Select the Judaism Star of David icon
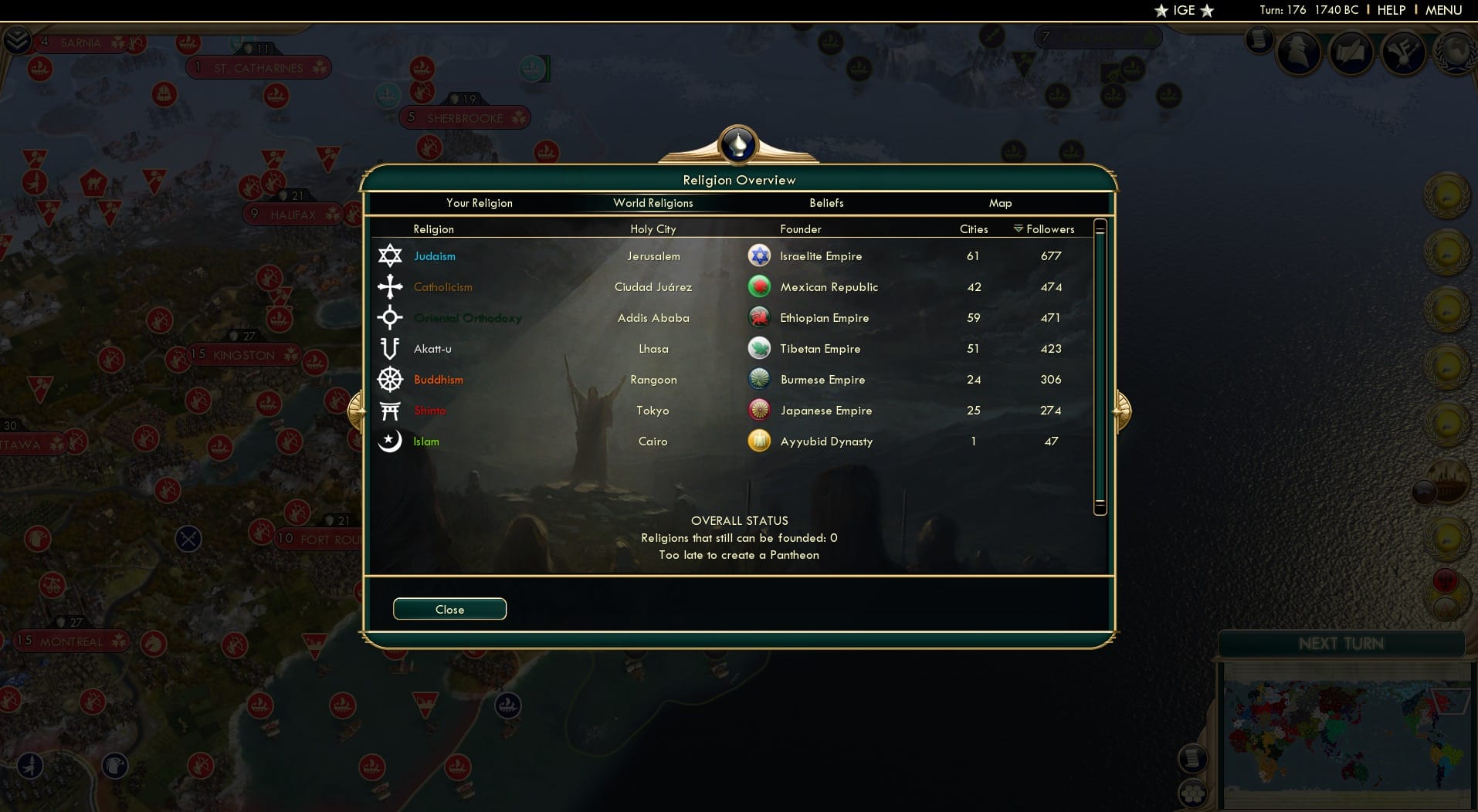This screenshot has width=1478, height=812. 390,255
